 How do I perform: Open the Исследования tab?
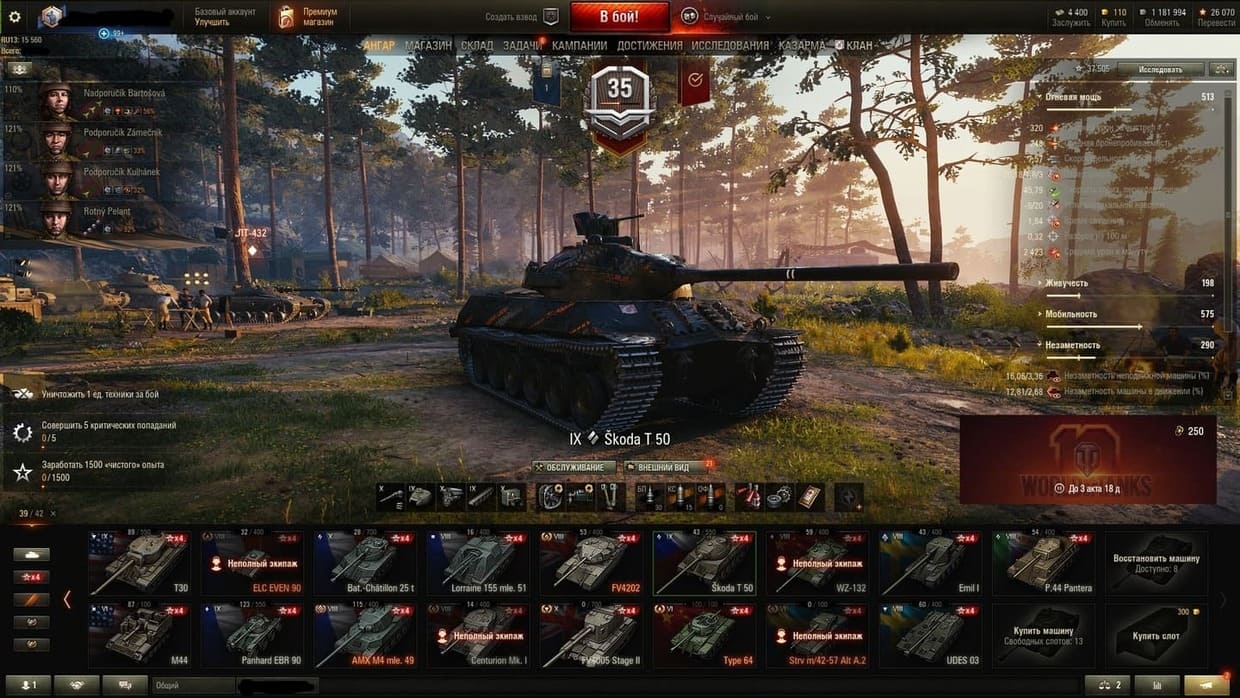[x=730, y=46]
